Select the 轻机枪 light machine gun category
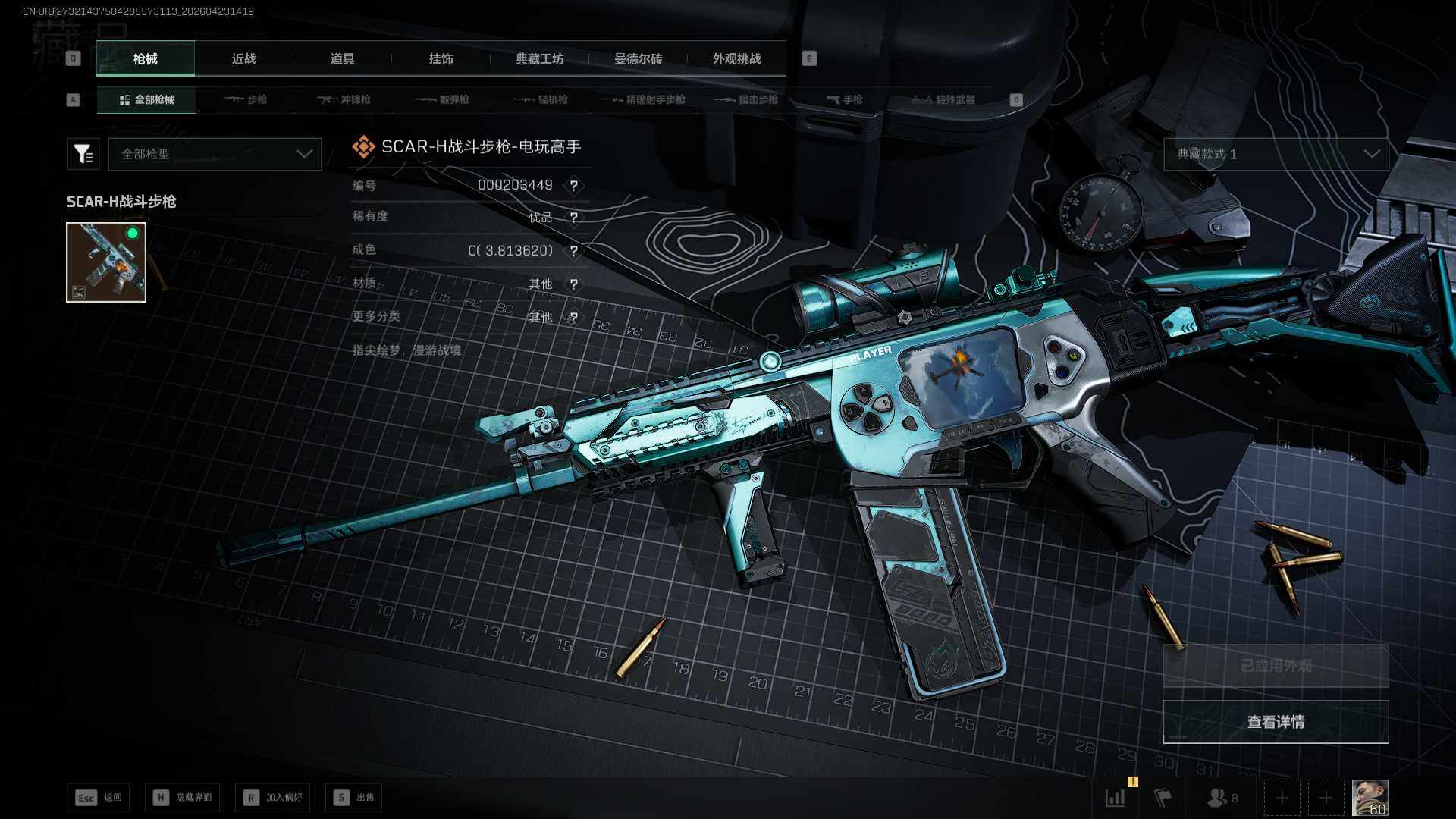This screenshot has width=1456, height=819. (541, 99)
